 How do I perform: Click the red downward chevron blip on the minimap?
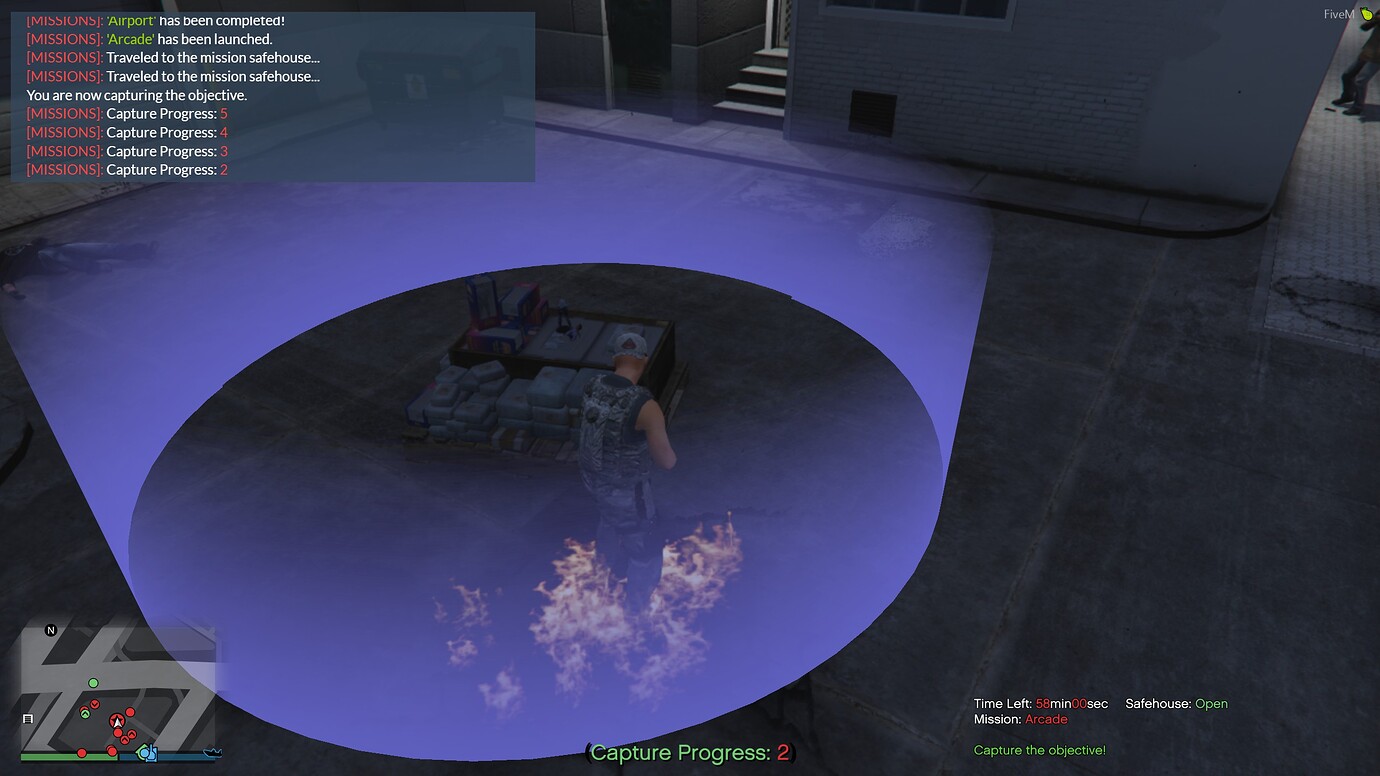pos(95,705)
